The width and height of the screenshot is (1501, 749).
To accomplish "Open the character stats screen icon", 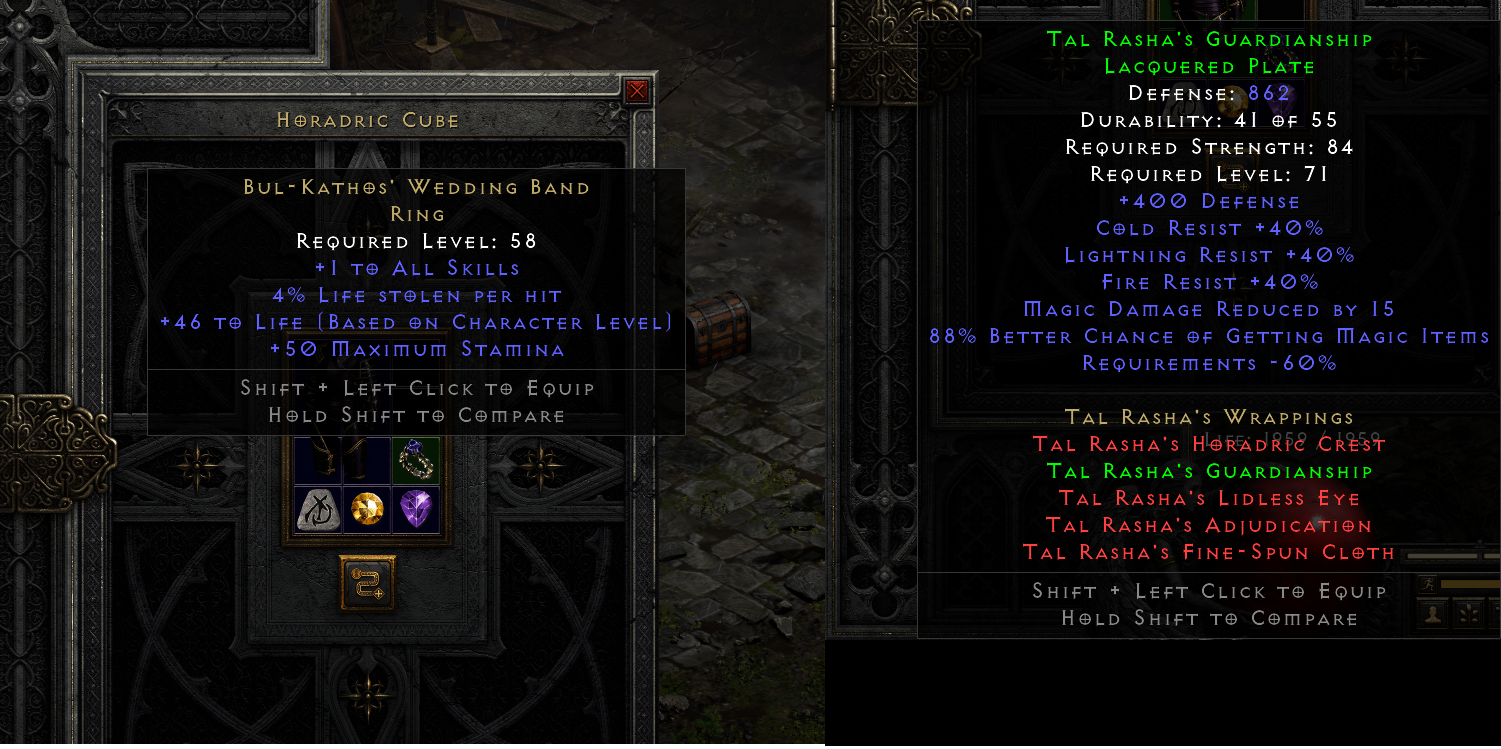I will [1433, 615].
